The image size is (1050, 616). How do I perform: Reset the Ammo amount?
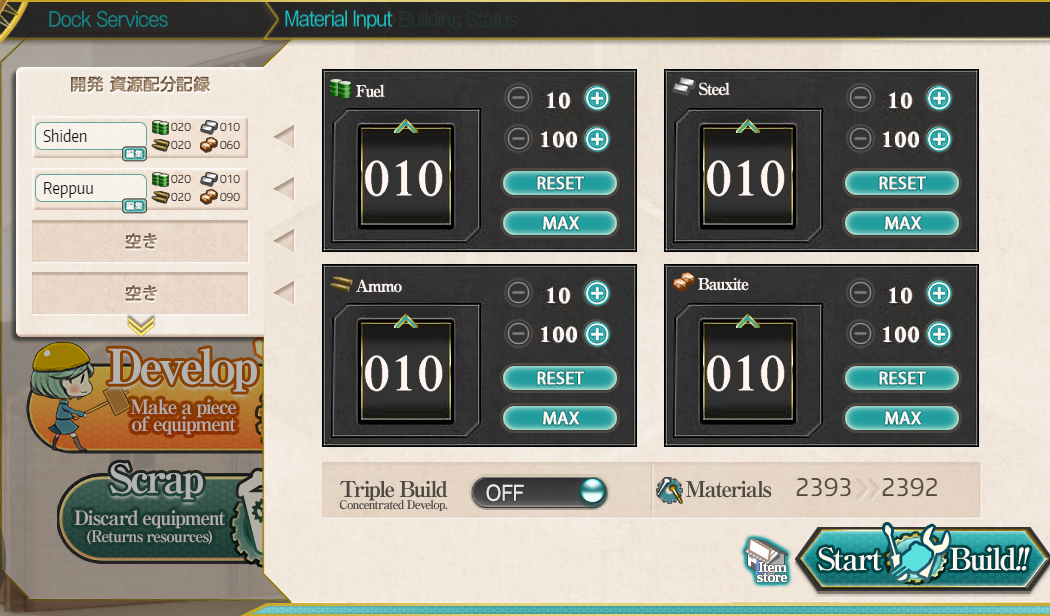(560, 379)
